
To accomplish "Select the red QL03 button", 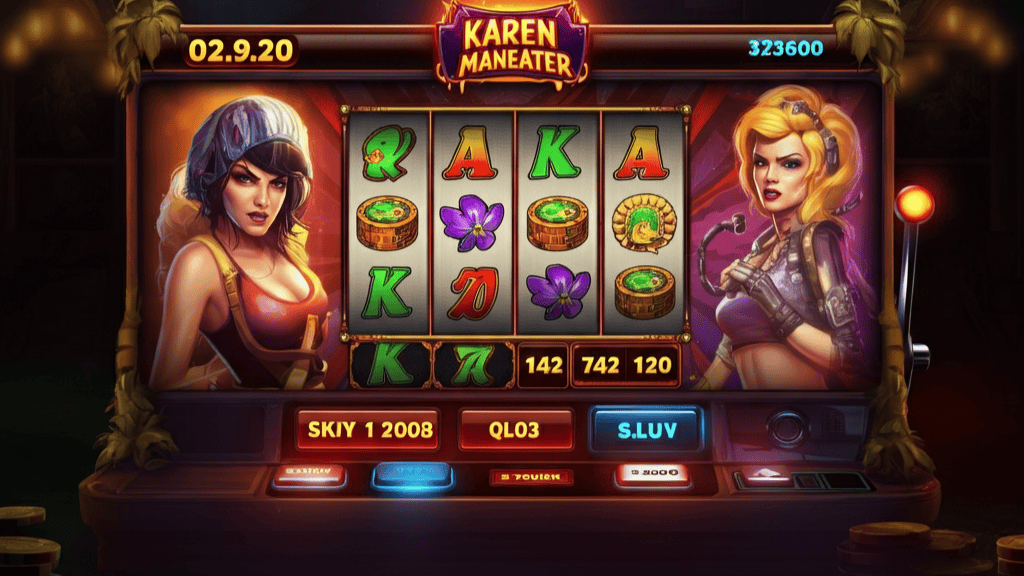I will tap(515, 430).
